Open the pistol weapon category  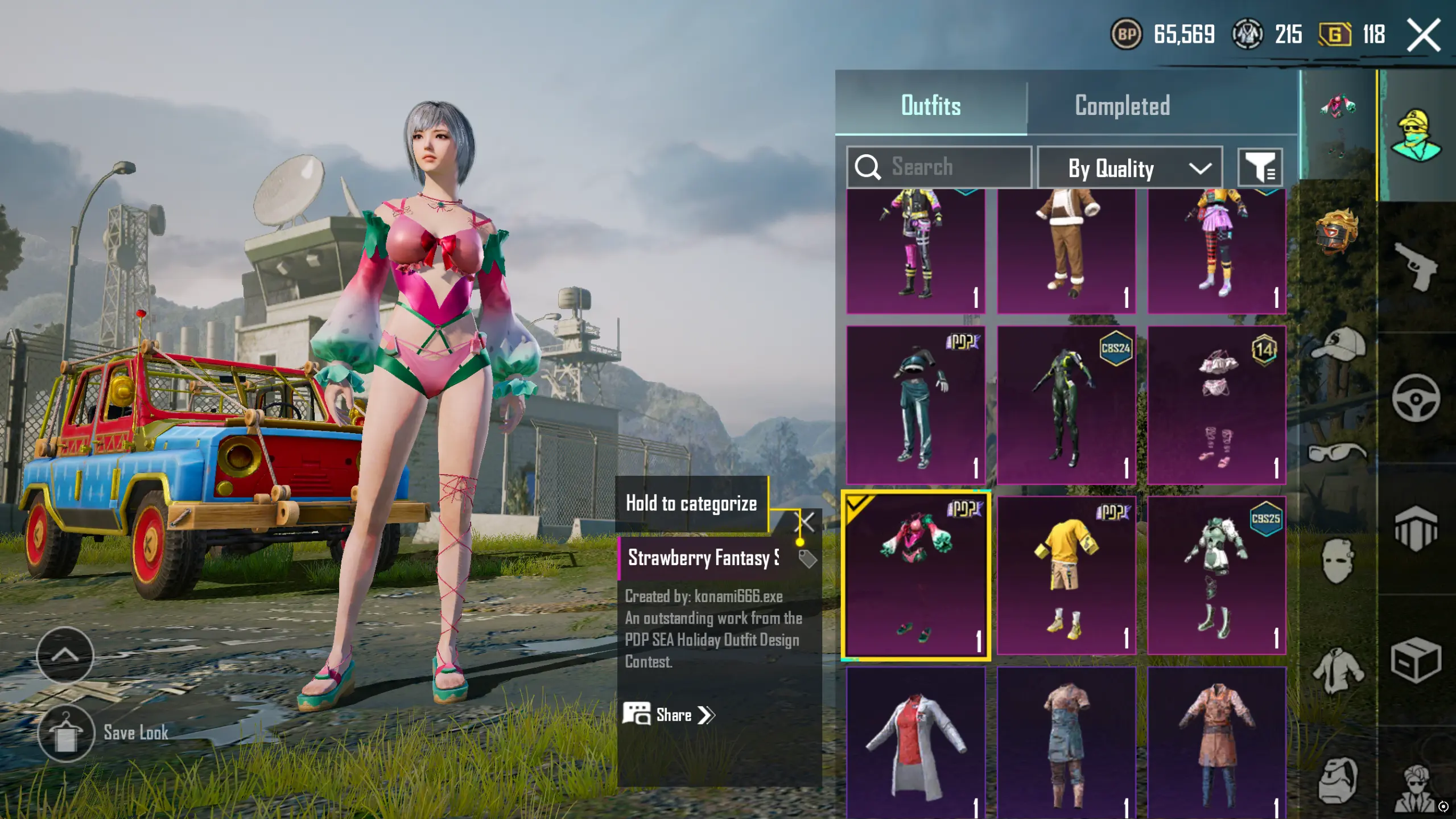click(1416, 266)
